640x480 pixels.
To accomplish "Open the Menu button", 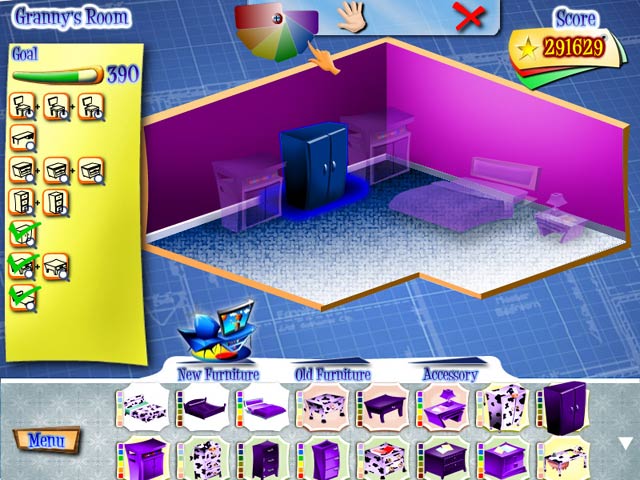I will (46, 440).
